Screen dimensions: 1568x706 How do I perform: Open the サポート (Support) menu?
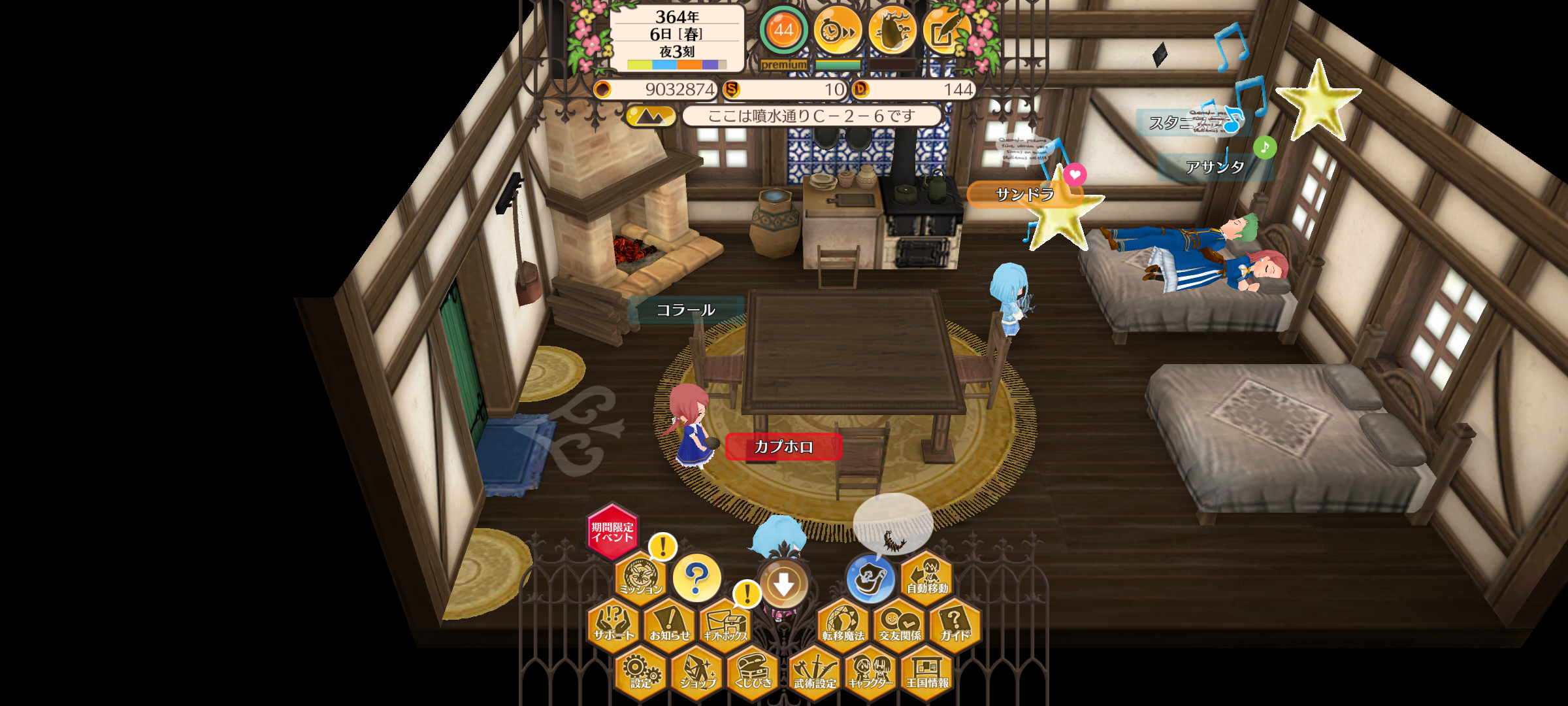point(613,624)
